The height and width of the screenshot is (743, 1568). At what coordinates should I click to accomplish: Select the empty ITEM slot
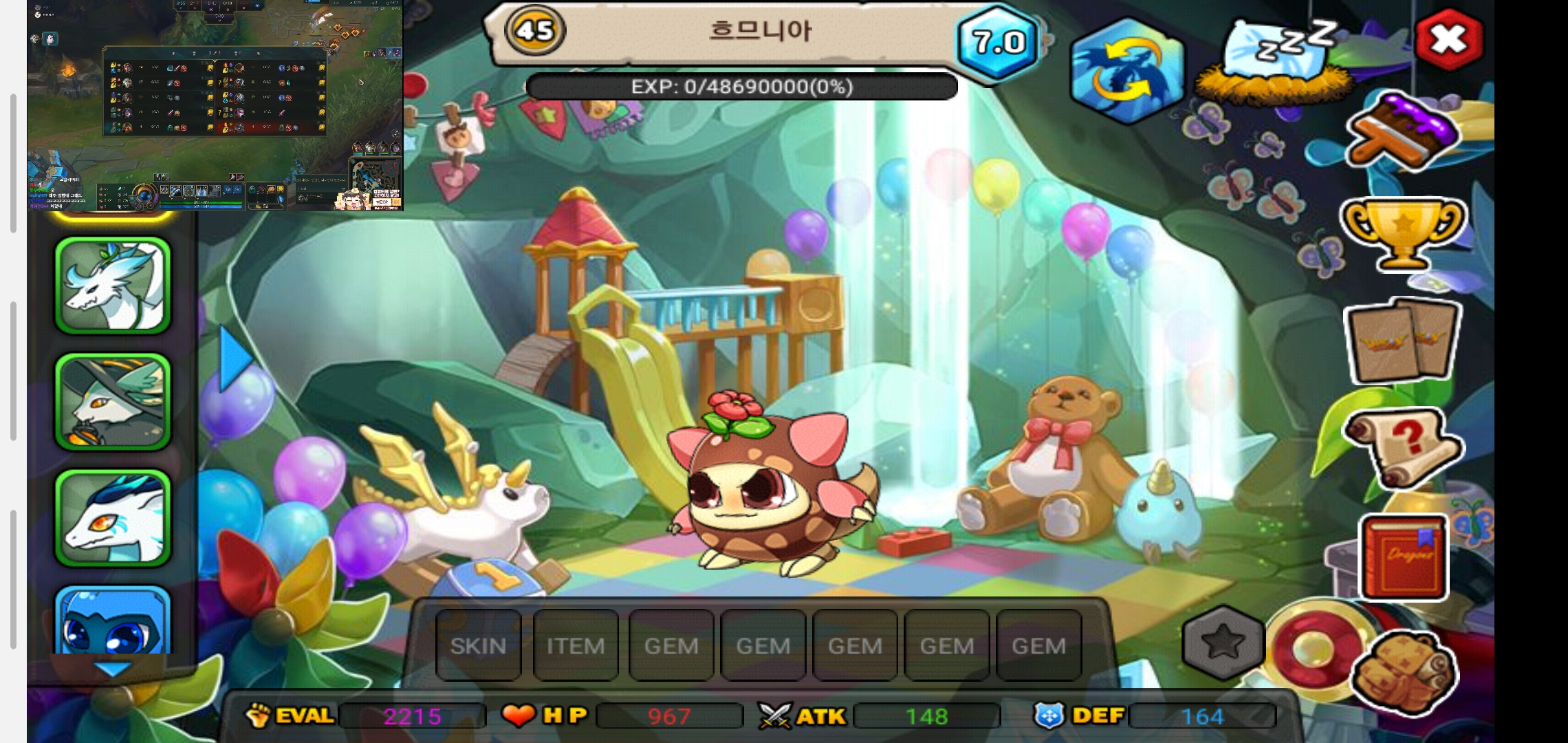pyautogui.click(x=576, y=645)
